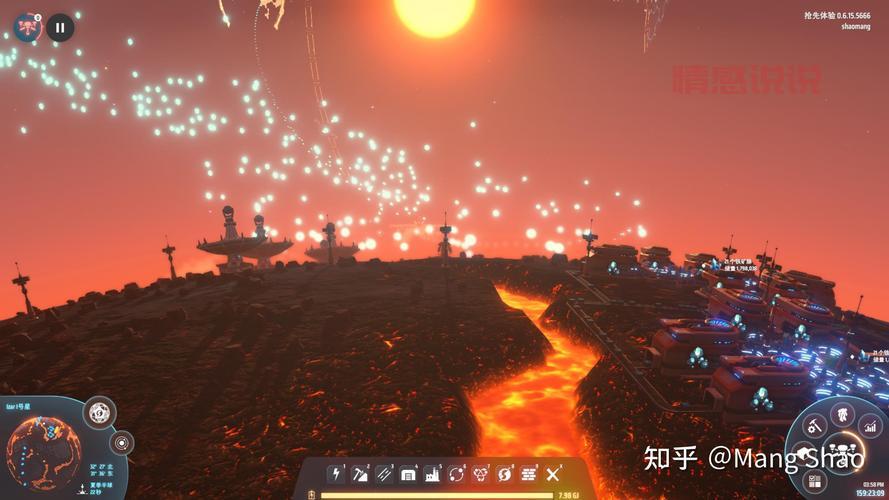Choose the conveyor belt logistics category

click(384, 474)
